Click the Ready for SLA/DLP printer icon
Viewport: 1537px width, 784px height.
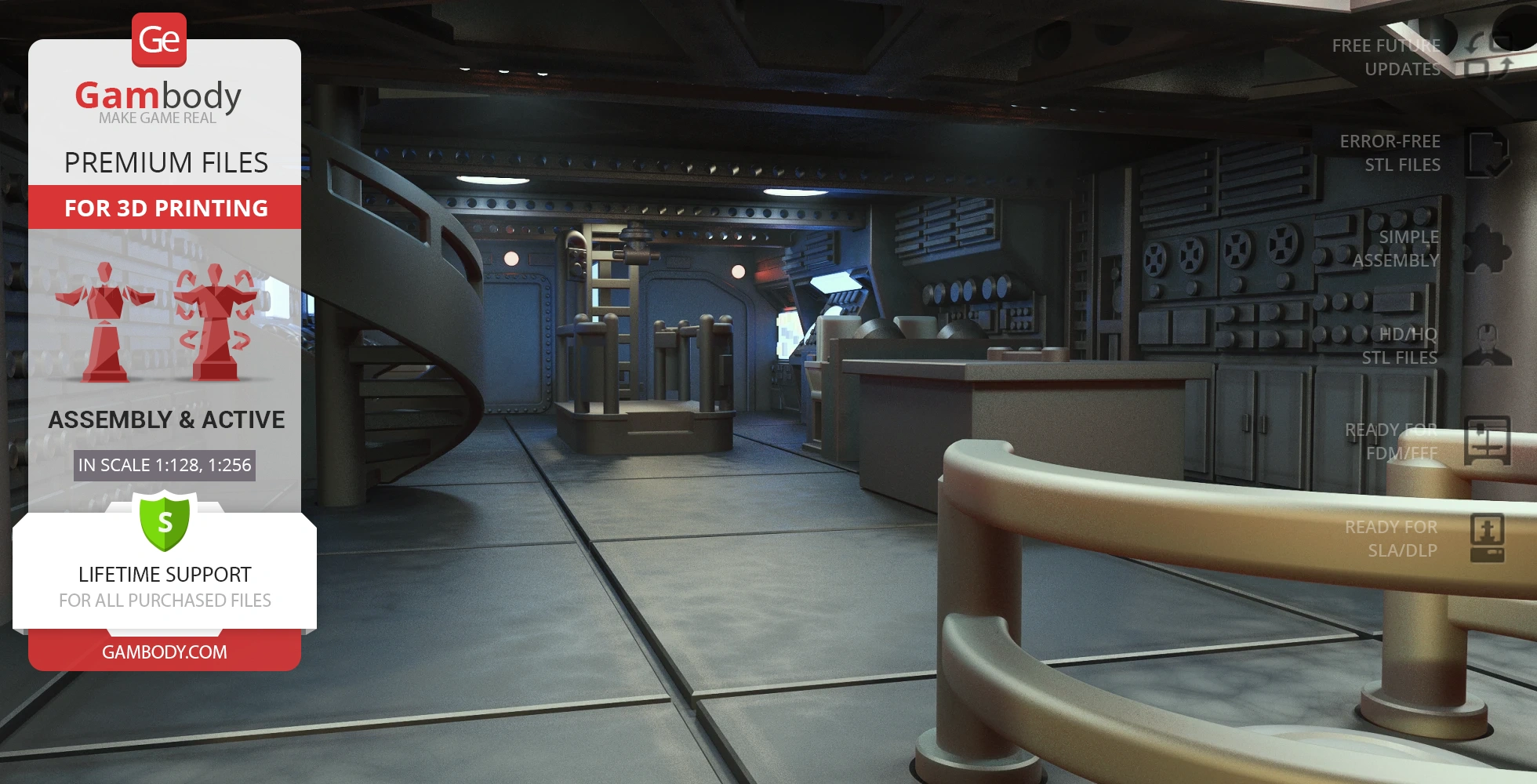point(1487,538)
